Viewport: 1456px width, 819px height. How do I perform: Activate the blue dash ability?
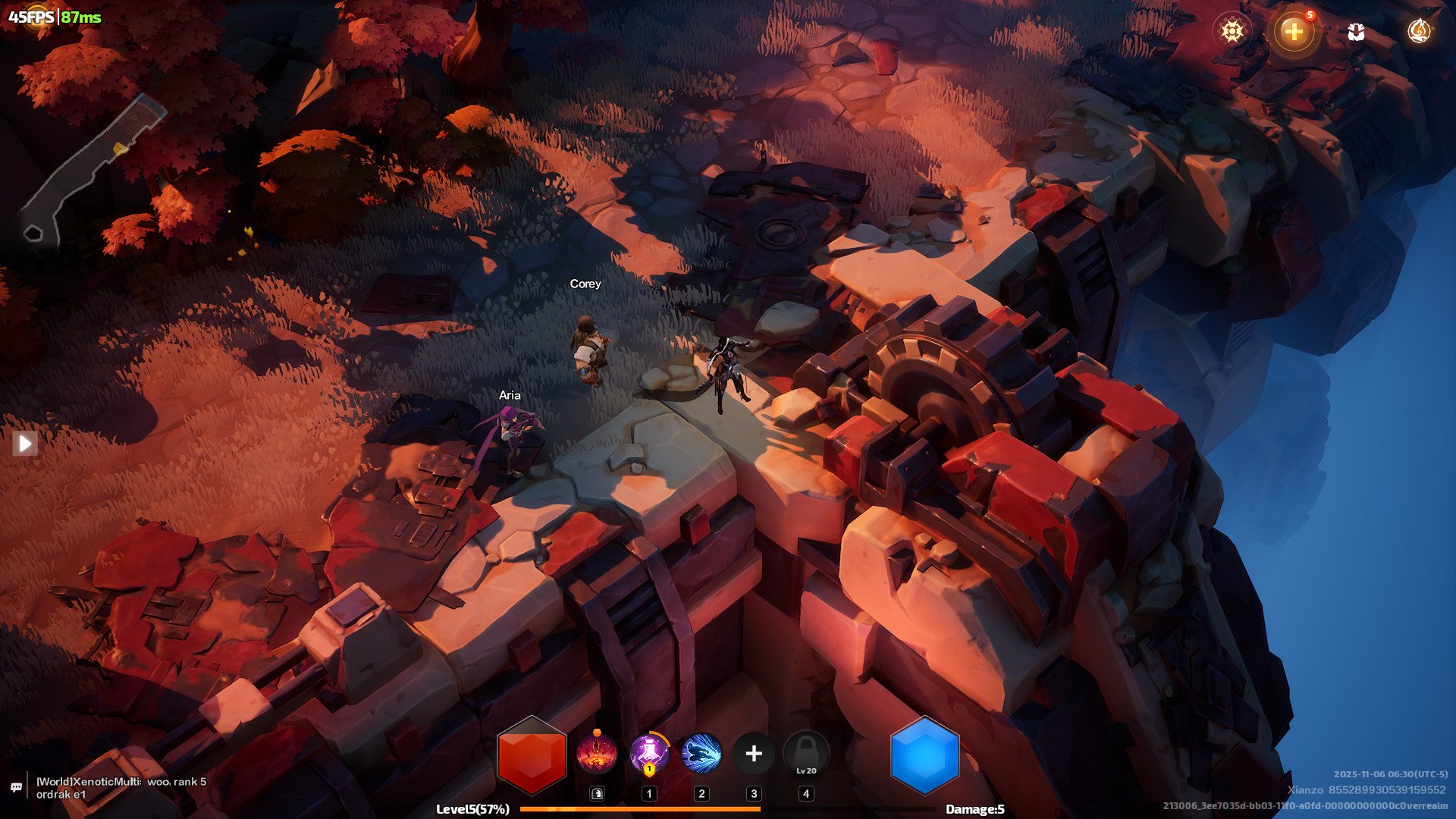click(701, 754)
